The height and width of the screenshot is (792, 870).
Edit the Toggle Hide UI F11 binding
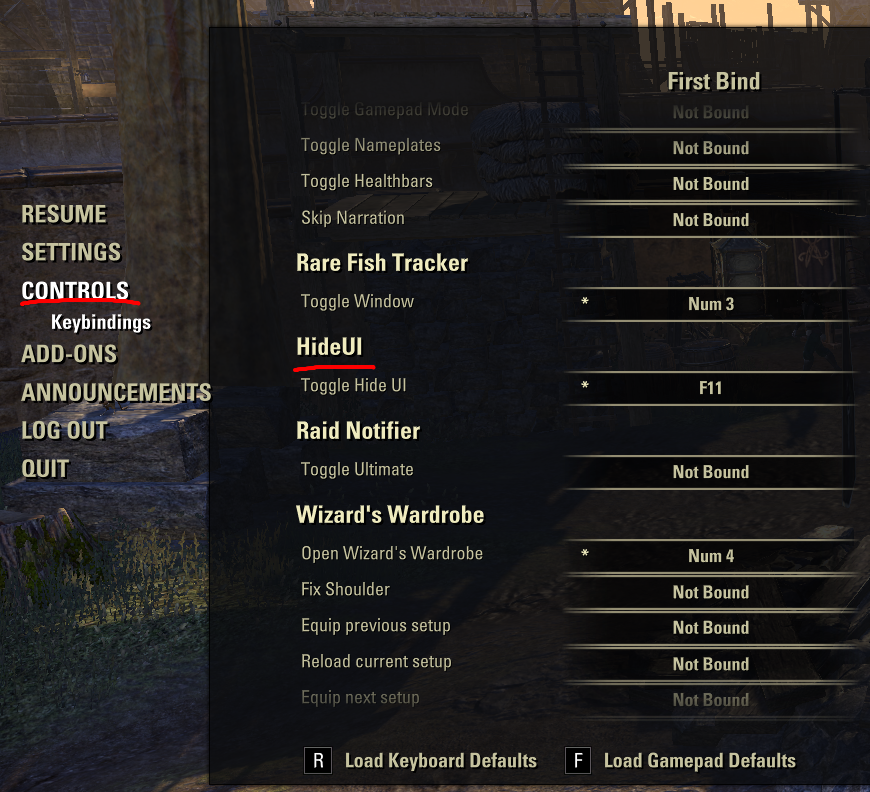tap(711, 388)
